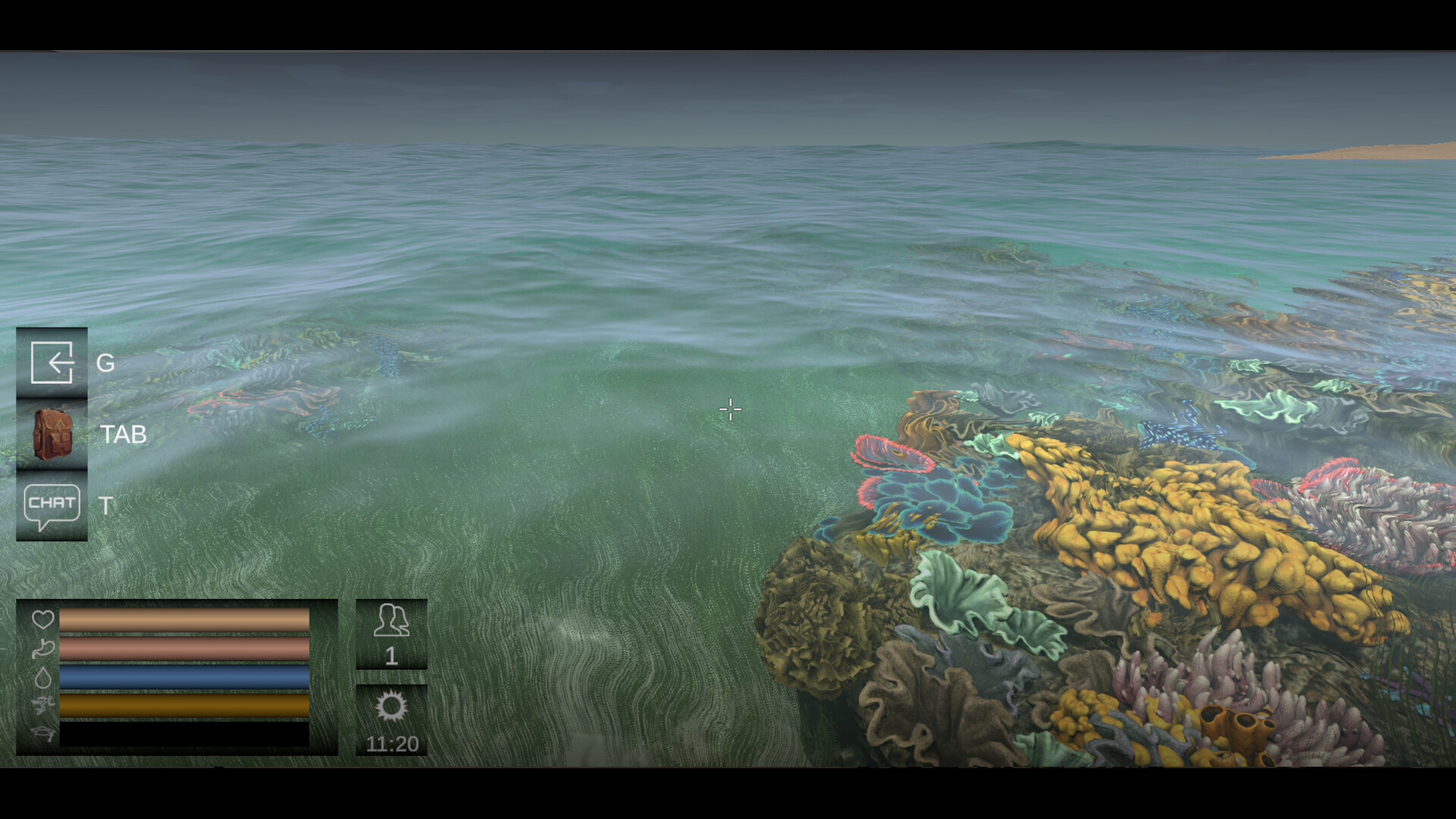Click the pink hunger bar
Image resolution: width=1456 pixels, height=819 pixels.
(x=184, y=651)
